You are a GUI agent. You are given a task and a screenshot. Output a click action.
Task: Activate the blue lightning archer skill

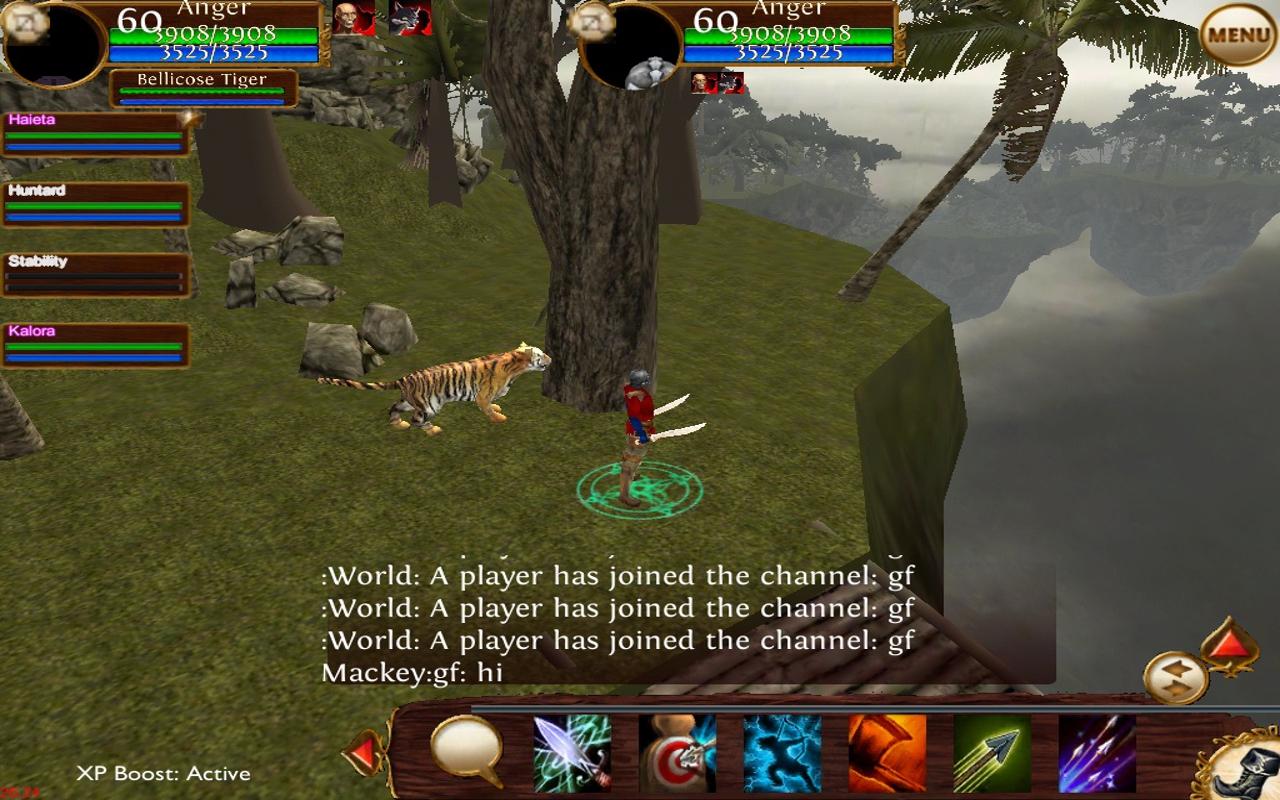pyautogui.click(x=782, y=753)
